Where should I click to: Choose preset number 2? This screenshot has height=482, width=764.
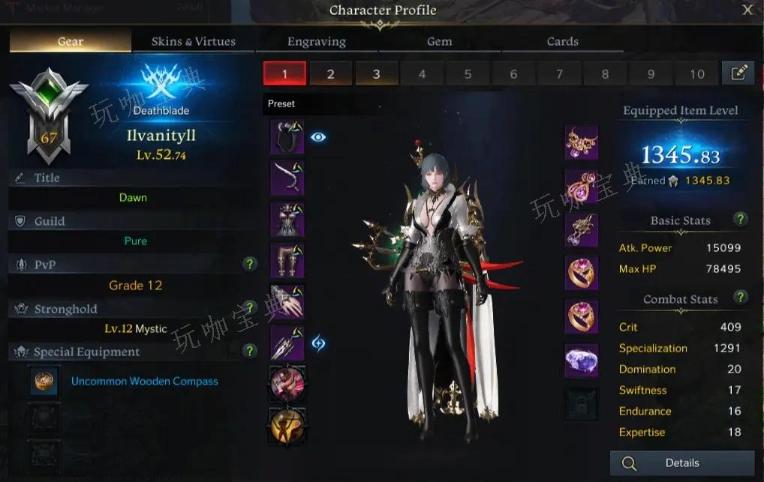(331, 74)
